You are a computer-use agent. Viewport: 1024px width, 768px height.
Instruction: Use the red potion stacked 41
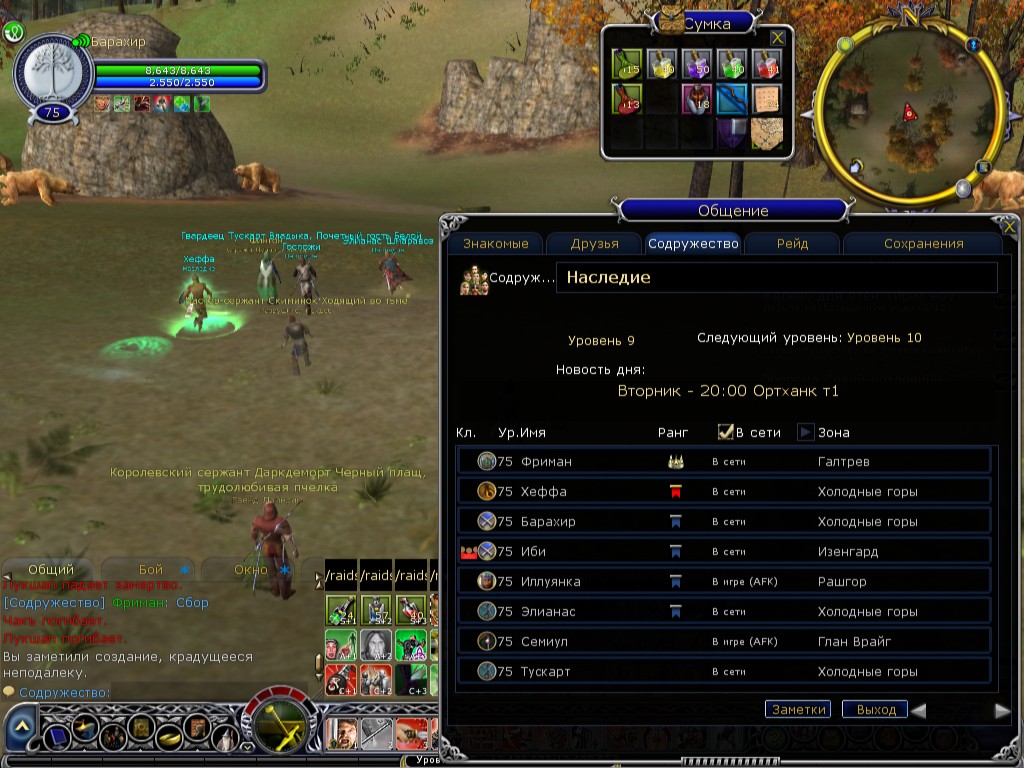click(x=767, y=64)
